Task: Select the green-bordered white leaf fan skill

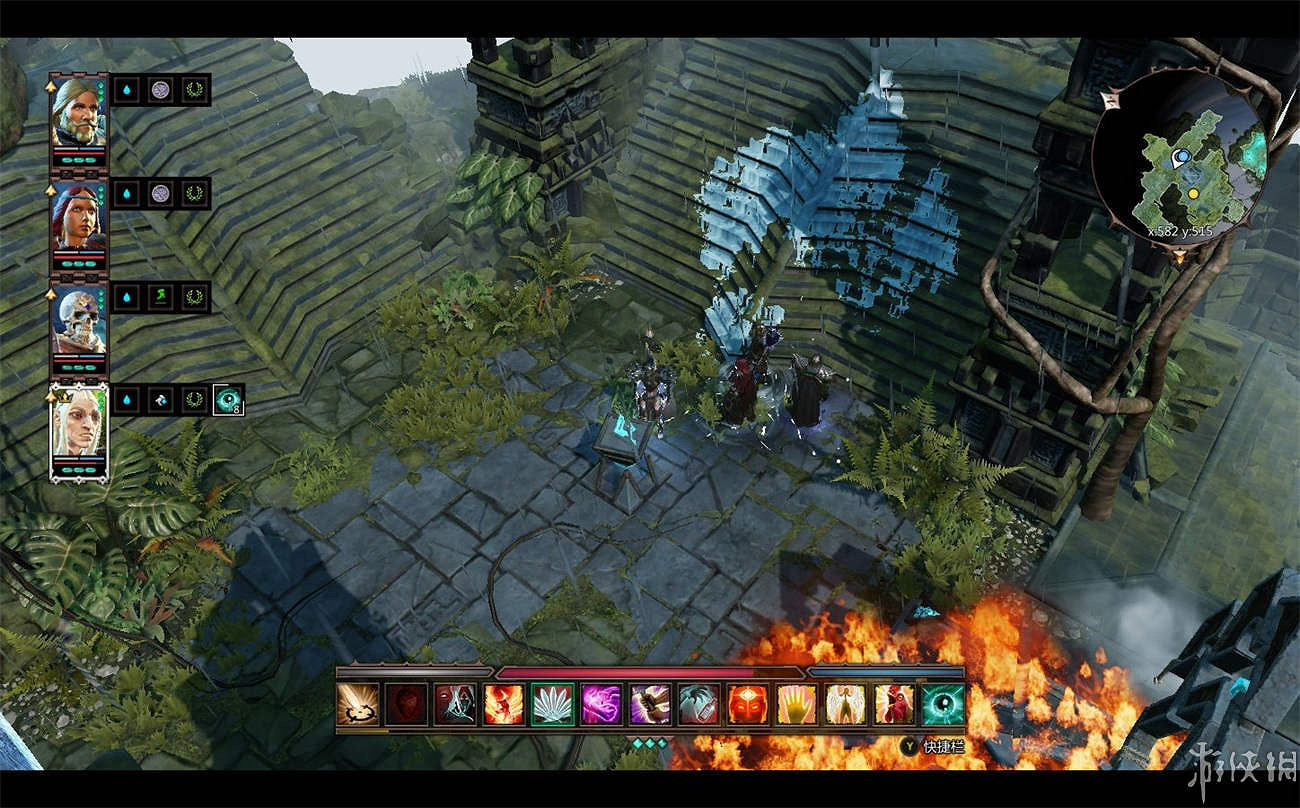Action: [553, 704]
